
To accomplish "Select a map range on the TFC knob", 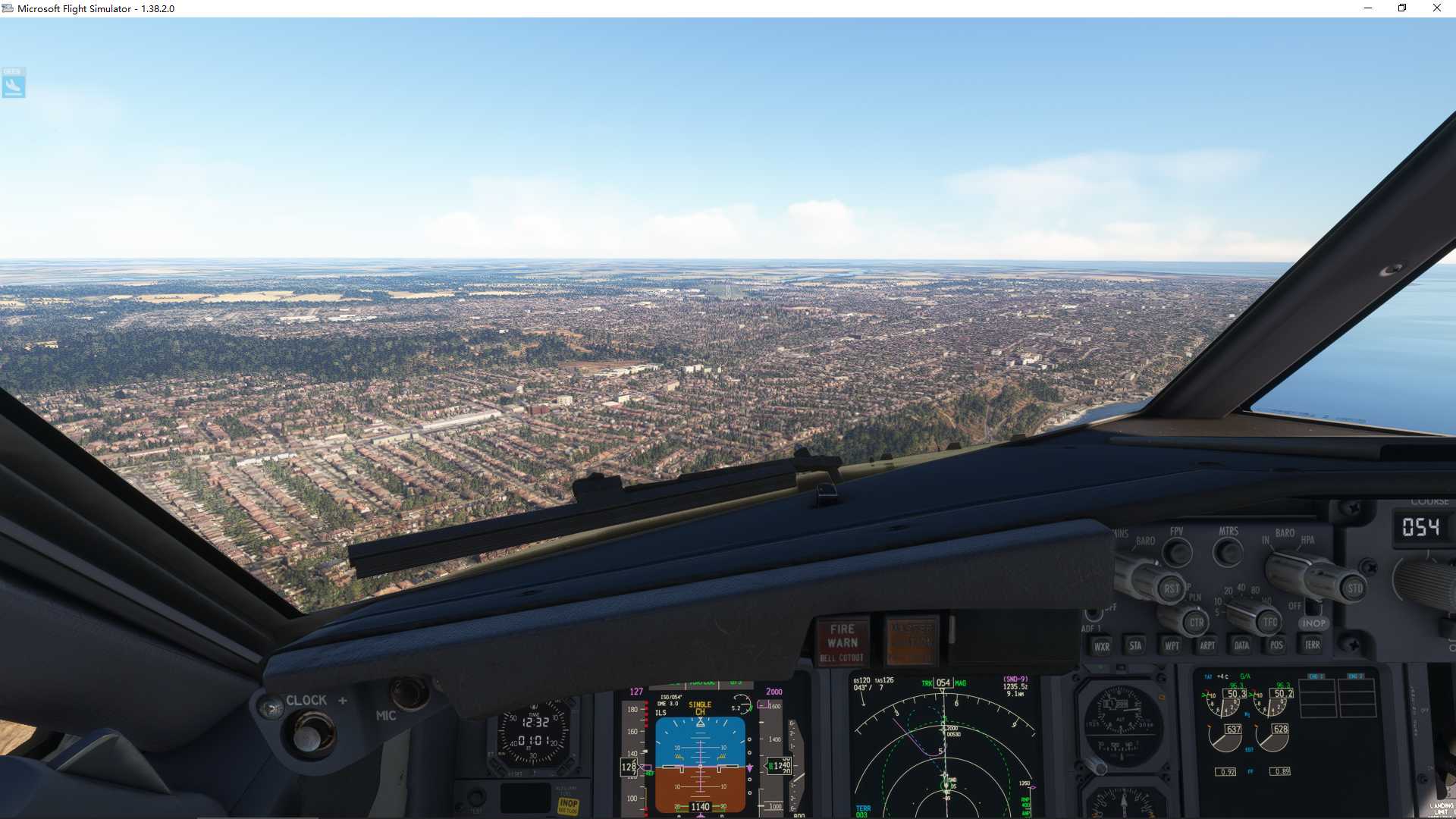I will click(x=1268, y=622).
